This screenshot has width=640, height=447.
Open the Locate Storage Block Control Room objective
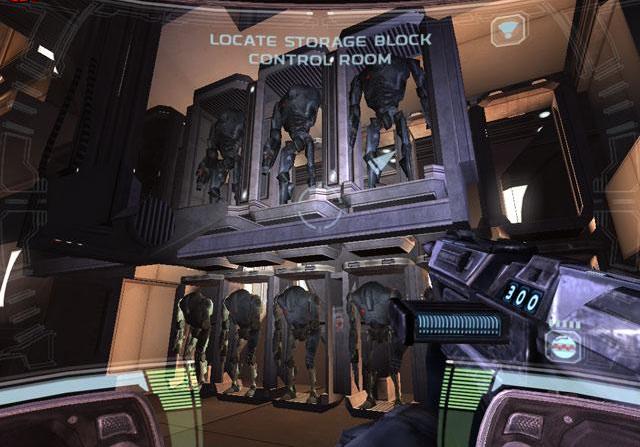click(320, 49)
